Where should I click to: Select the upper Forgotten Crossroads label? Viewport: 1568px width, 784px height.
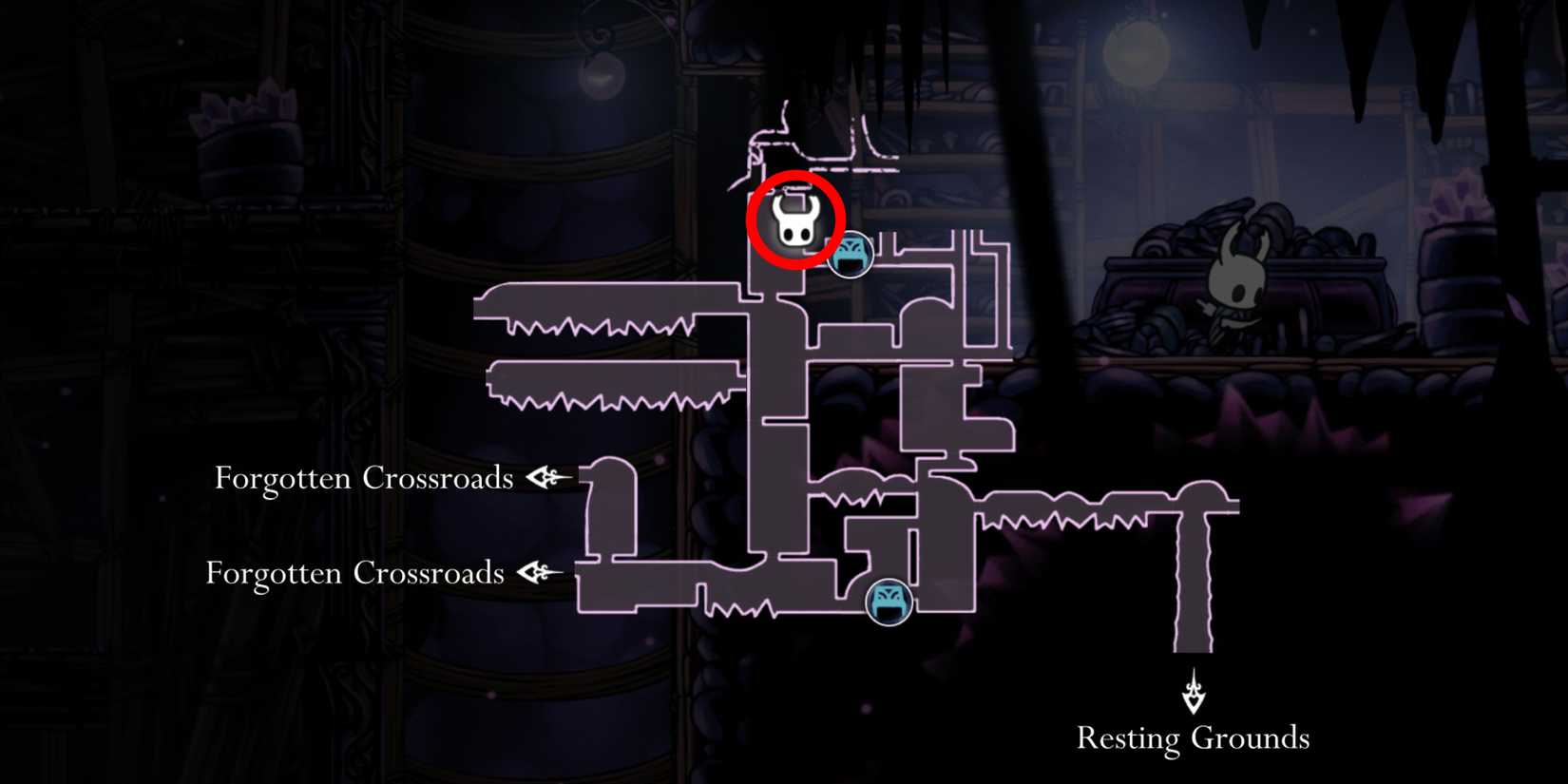(x=366, y=479)
